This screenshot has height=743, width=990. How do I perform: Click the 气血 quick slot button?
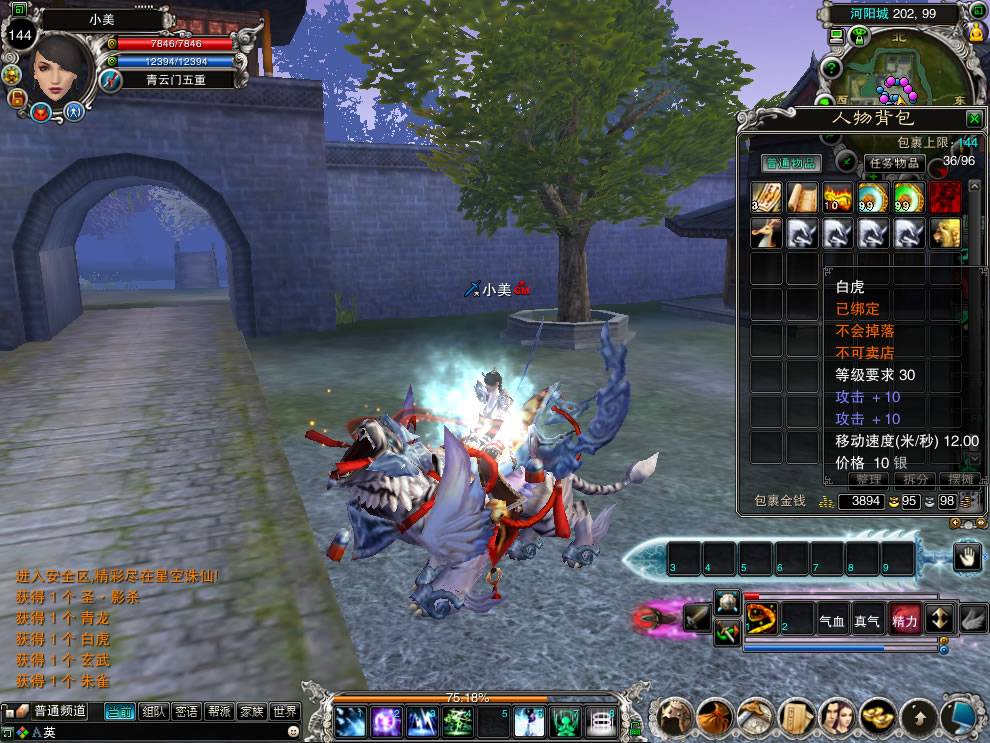pos(832,621)
